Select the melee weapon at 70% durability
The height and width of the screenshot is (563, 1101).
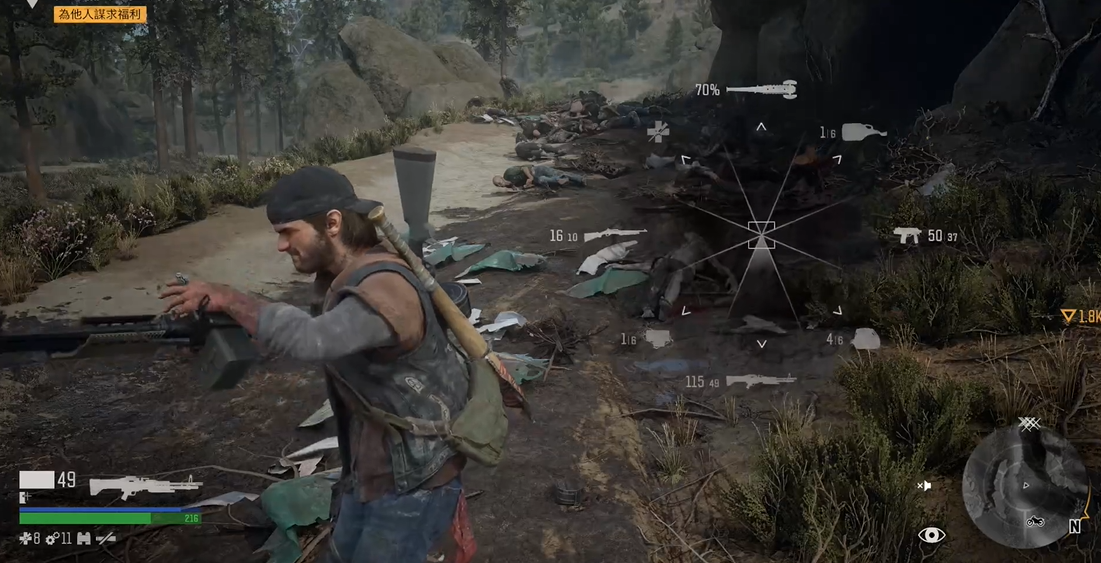(761, 90)
